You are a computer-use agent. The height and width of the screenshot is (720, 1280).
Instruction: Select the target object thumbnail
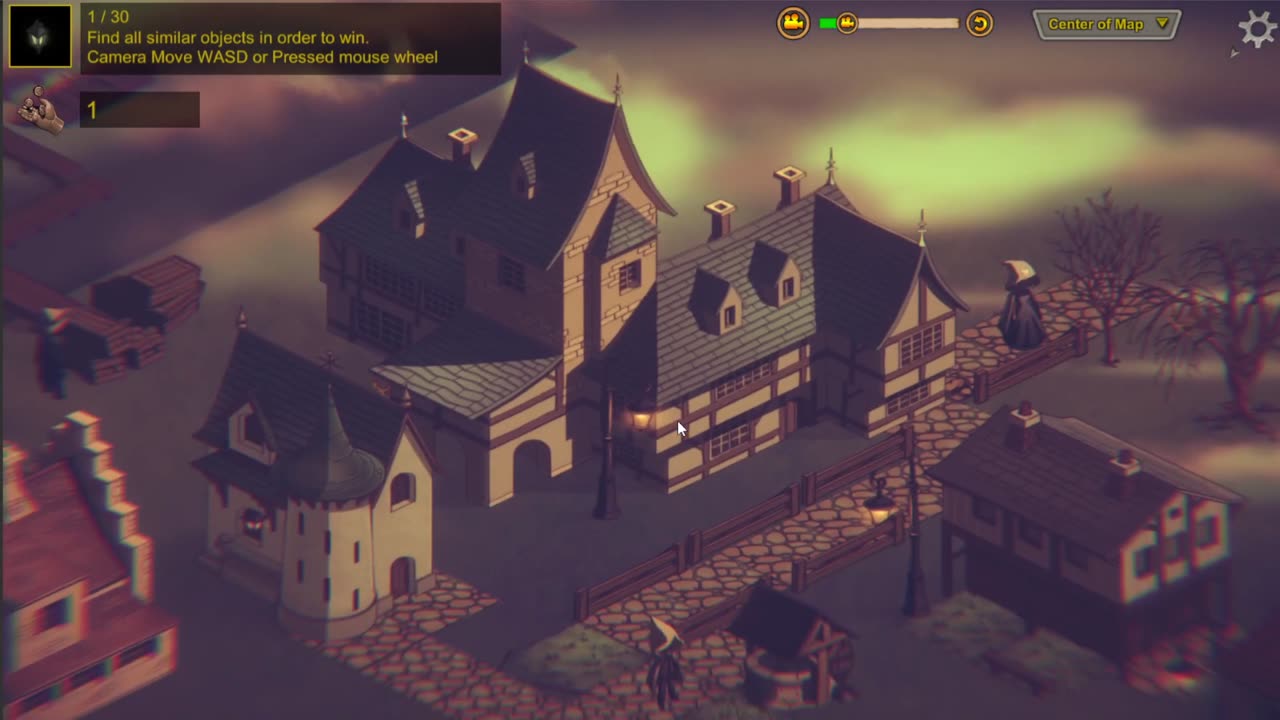pos(41,37)
